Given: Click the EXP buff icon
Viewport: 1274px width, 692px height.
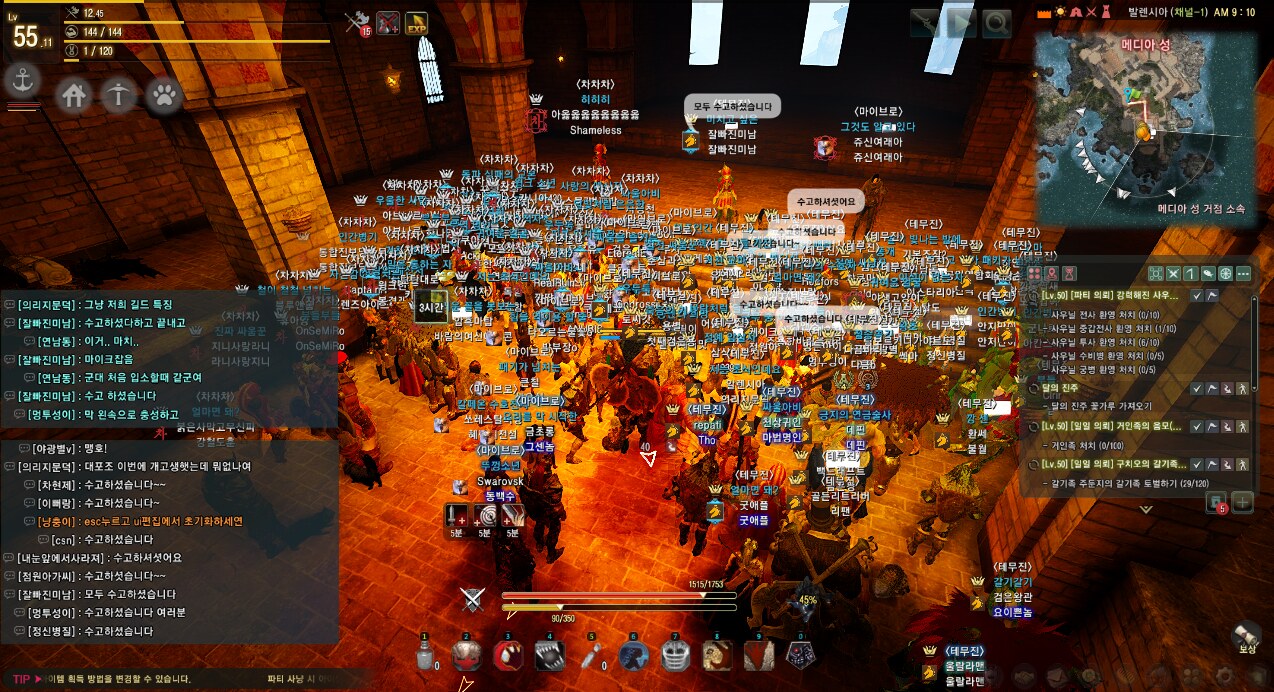Looking at the screenshot, I should tap(416, 23).
